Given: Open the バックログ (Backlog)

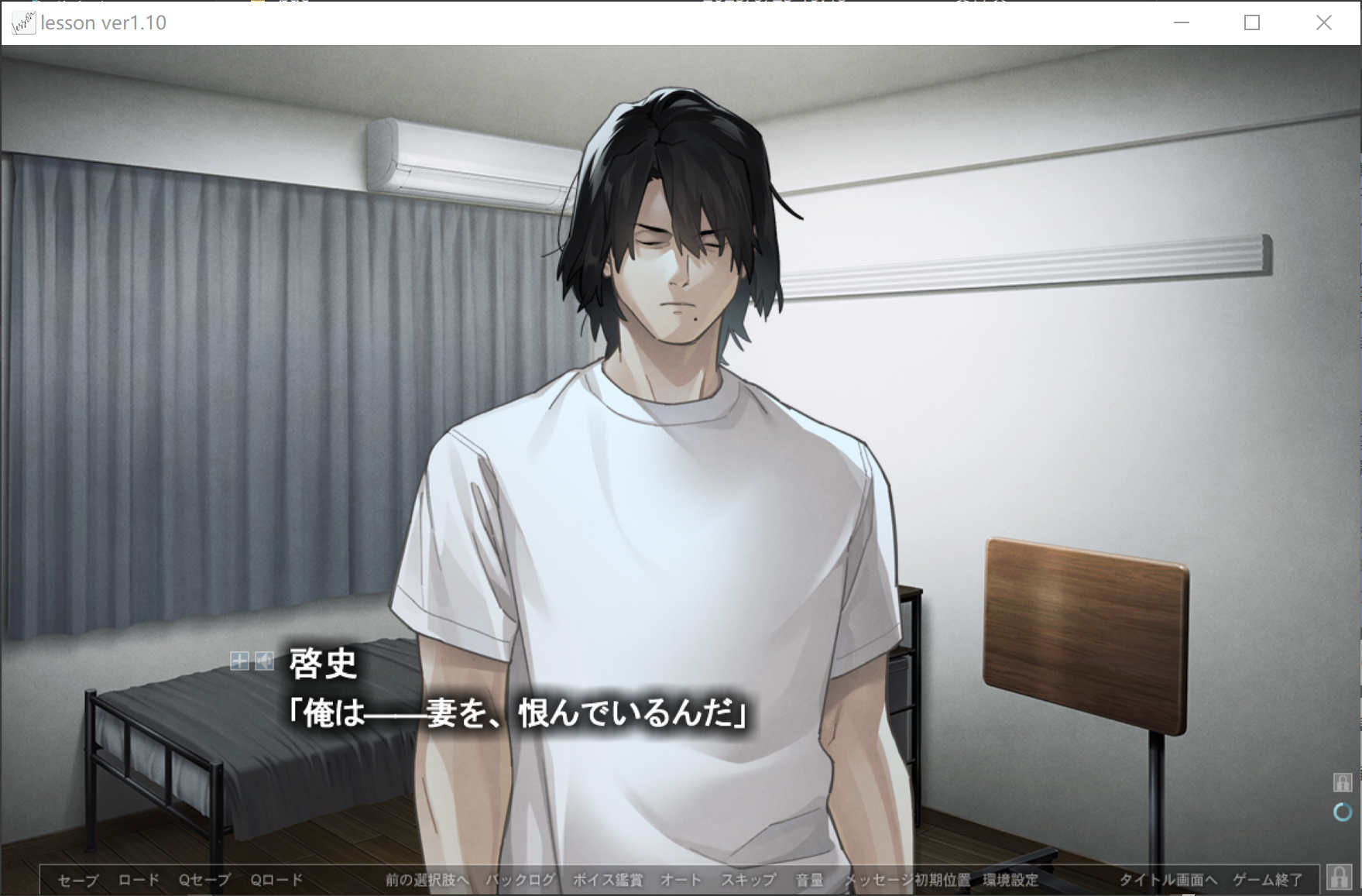Looking at the screenshot, I should pos(520,880).
